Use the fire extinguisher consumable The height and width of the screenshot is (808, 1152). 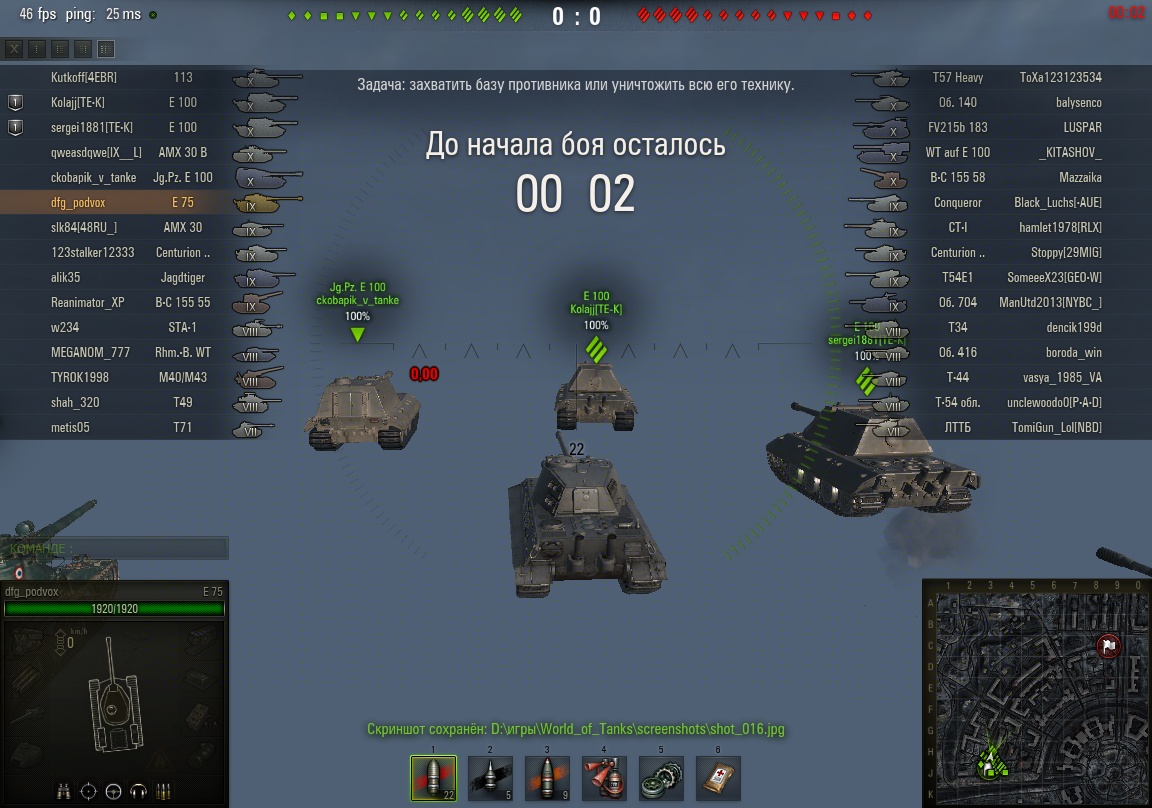[x=604, y=777]
